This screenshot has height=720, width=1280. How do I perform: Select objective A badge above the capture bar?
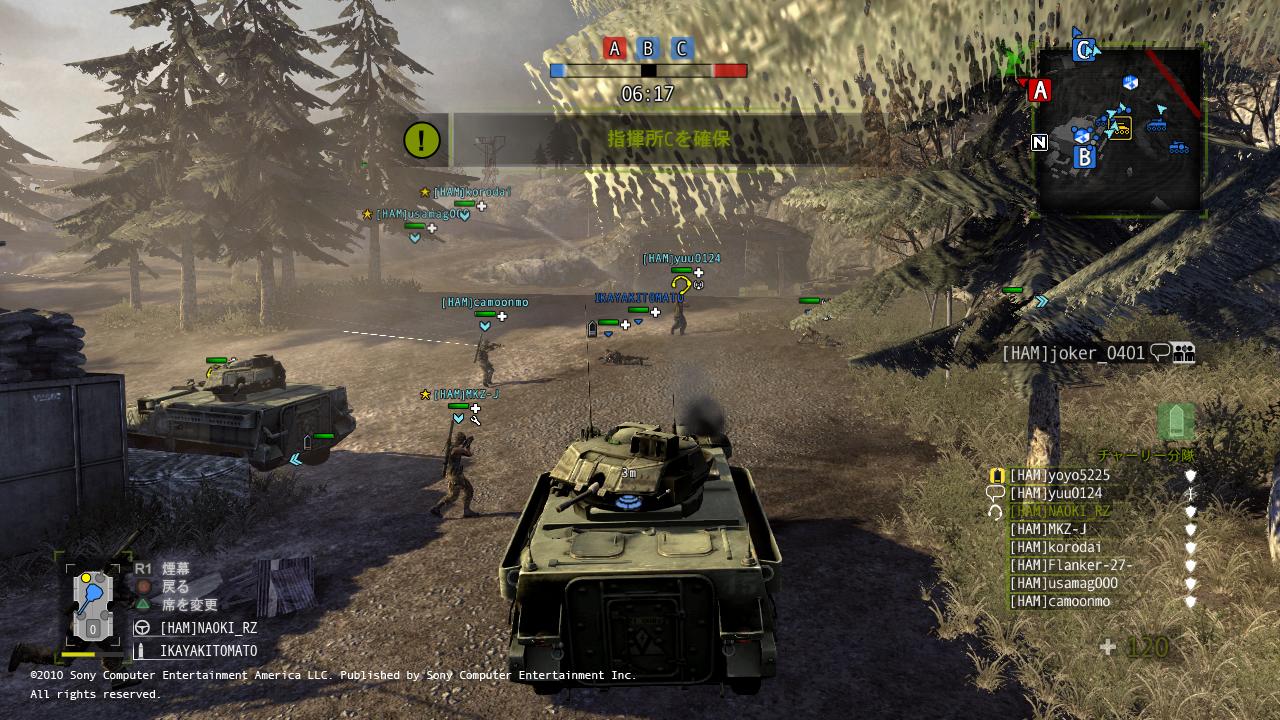[615, 48]
